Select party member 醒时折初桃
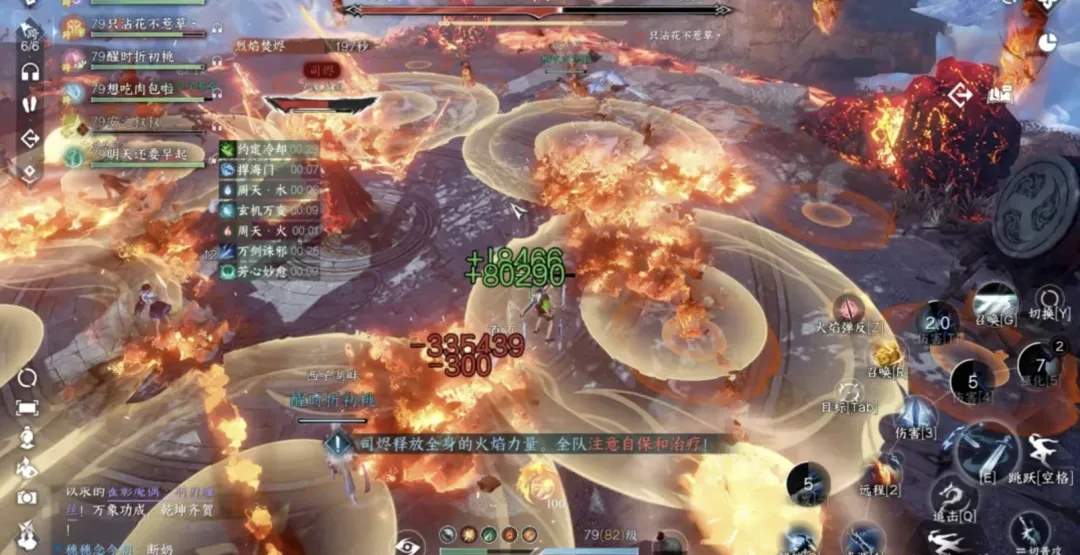The image size is (1080, 555). (x=135, y=59)
